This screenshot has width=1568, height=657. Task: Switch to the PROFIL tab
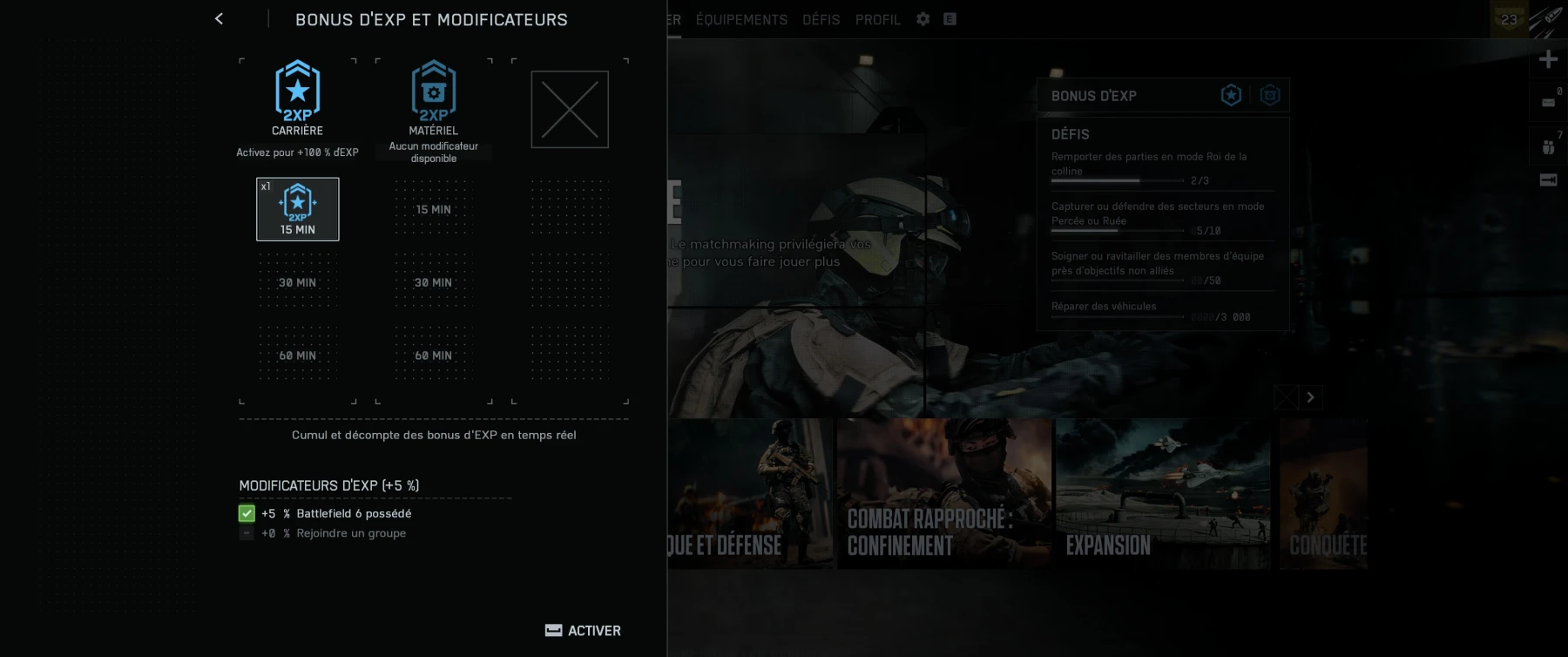tap(877, 19)
